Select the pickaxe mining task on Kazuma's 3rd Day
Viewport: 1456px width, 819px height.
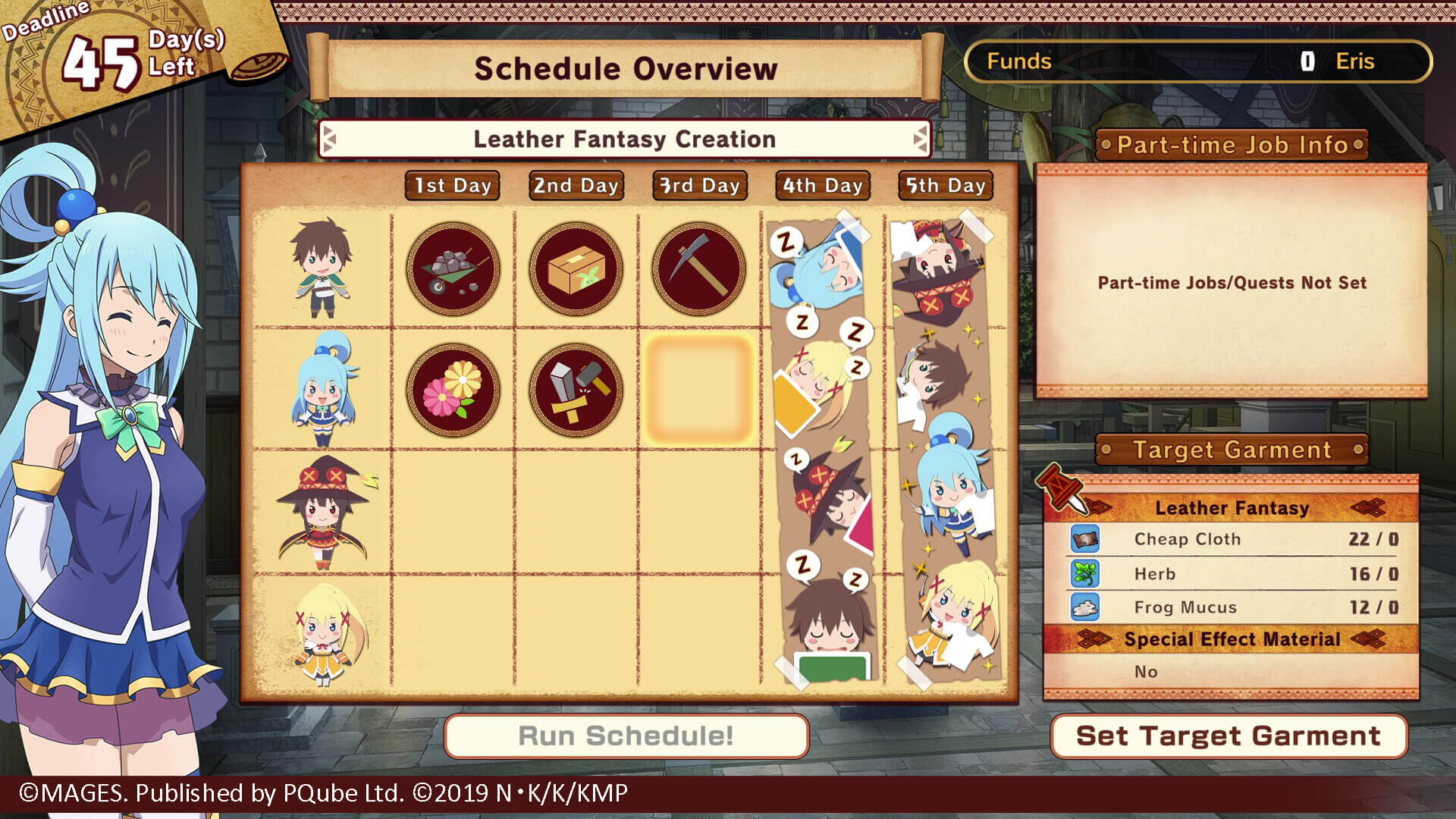pos(698,268)
